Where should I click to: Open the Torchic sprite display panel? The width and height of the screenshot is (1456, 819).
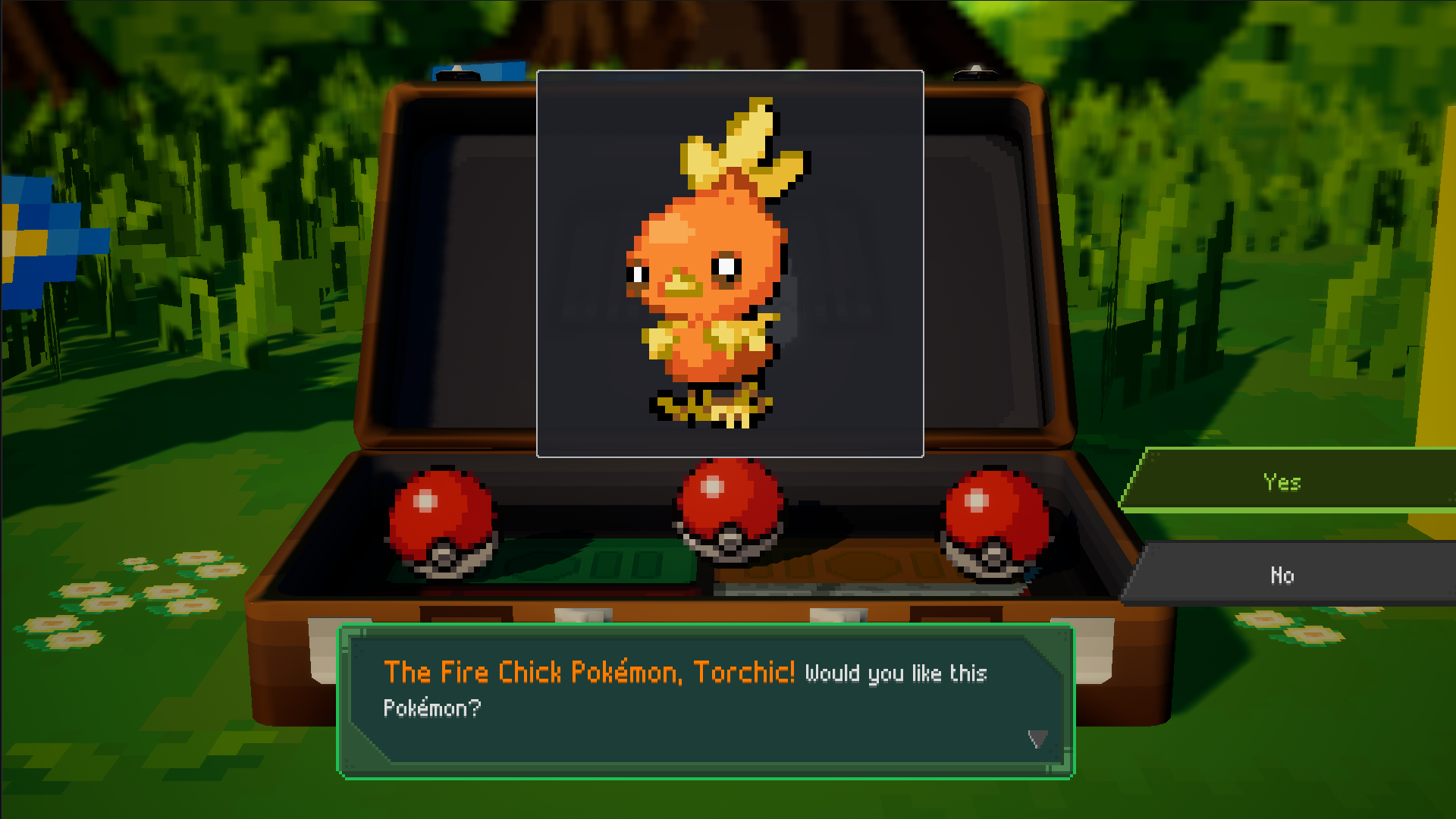[x=730, y=263]
